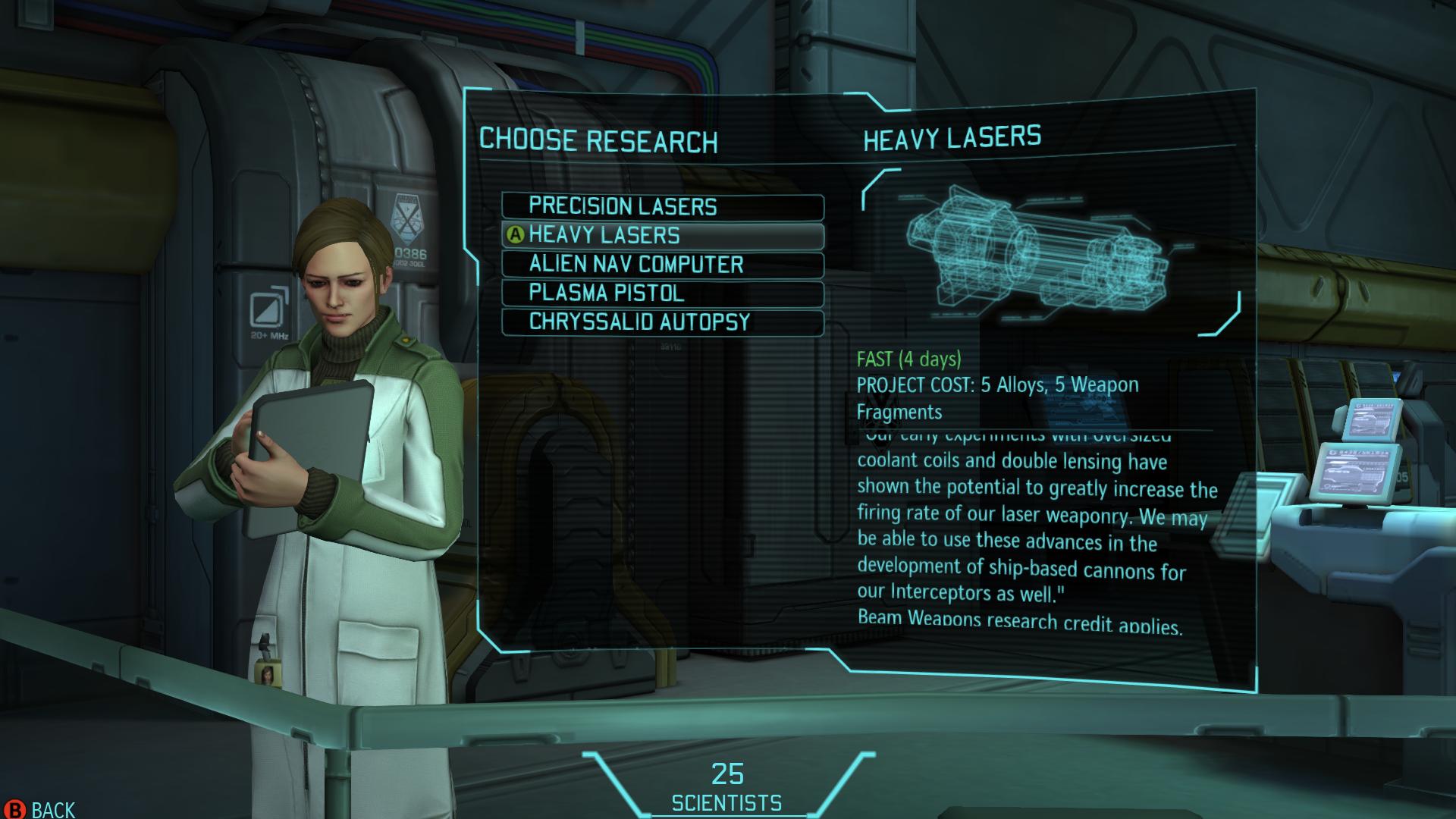Viewport: 1456px width, 819px height.
Task: Select the Plasma Pistol research option
Action: tap(662, 293)
